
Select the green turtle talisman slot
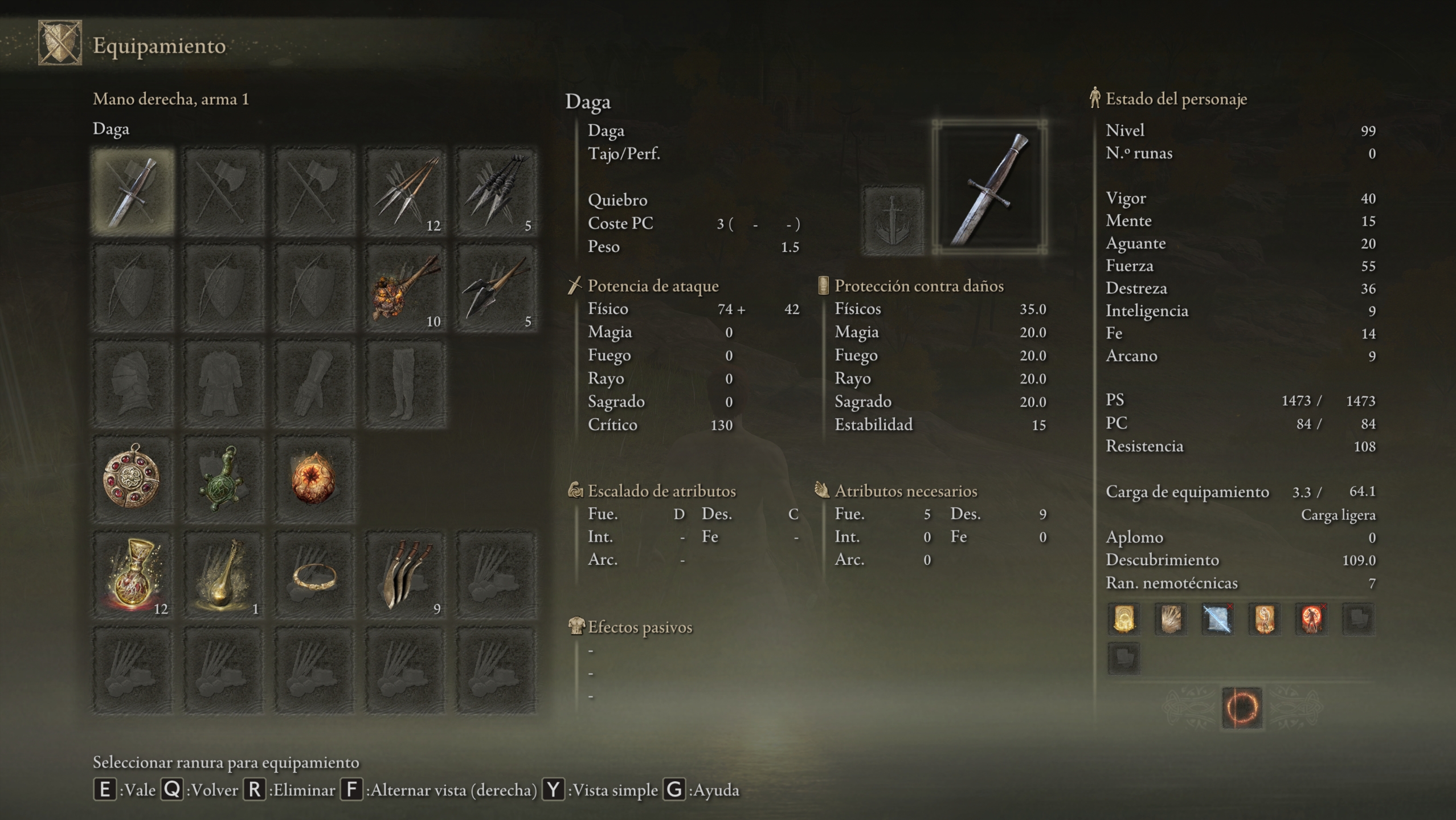tap(223, 479)
